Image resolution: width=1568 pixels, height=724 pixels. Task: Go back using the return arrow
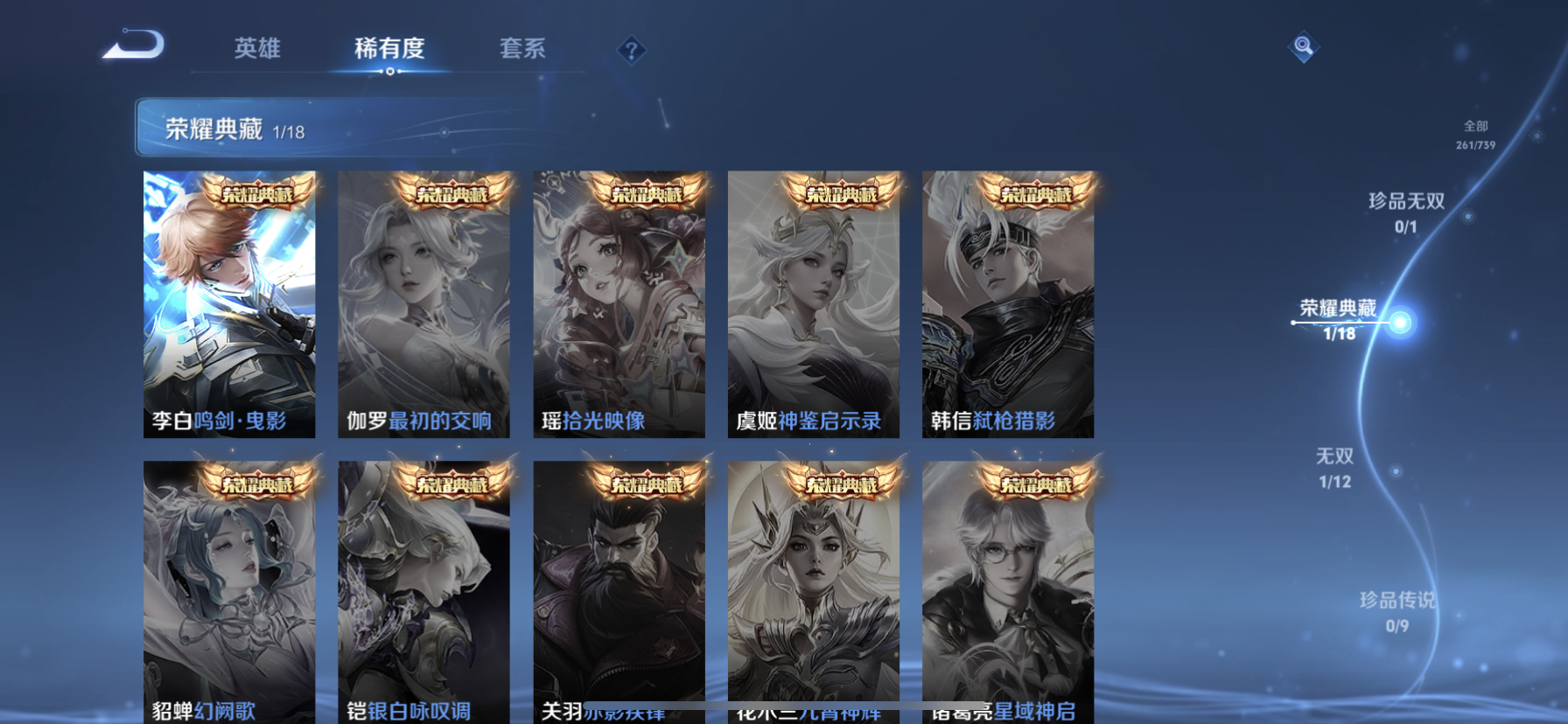[x=134, y=45]
